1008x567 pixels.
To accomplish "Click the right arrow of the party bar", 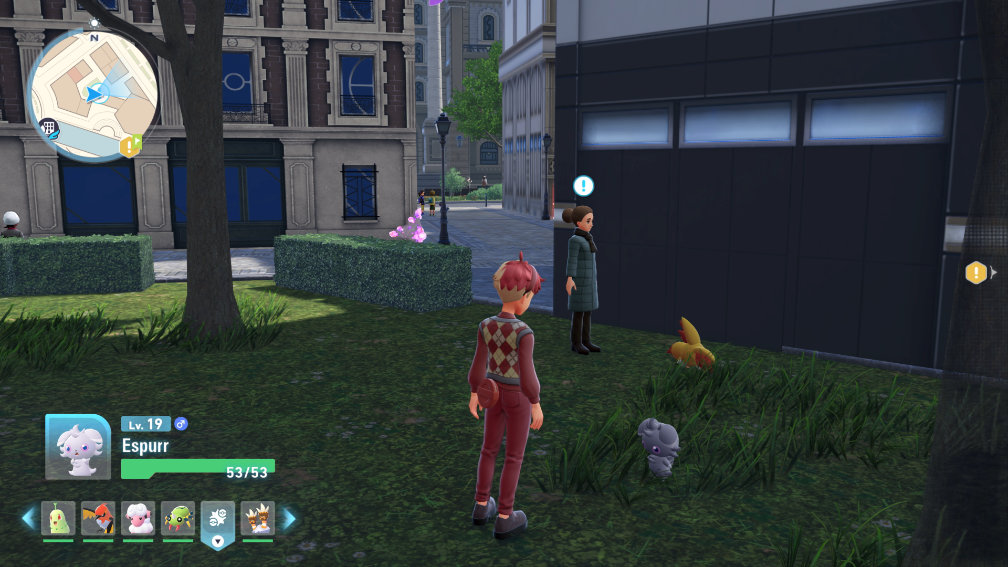I will (289, 518).
